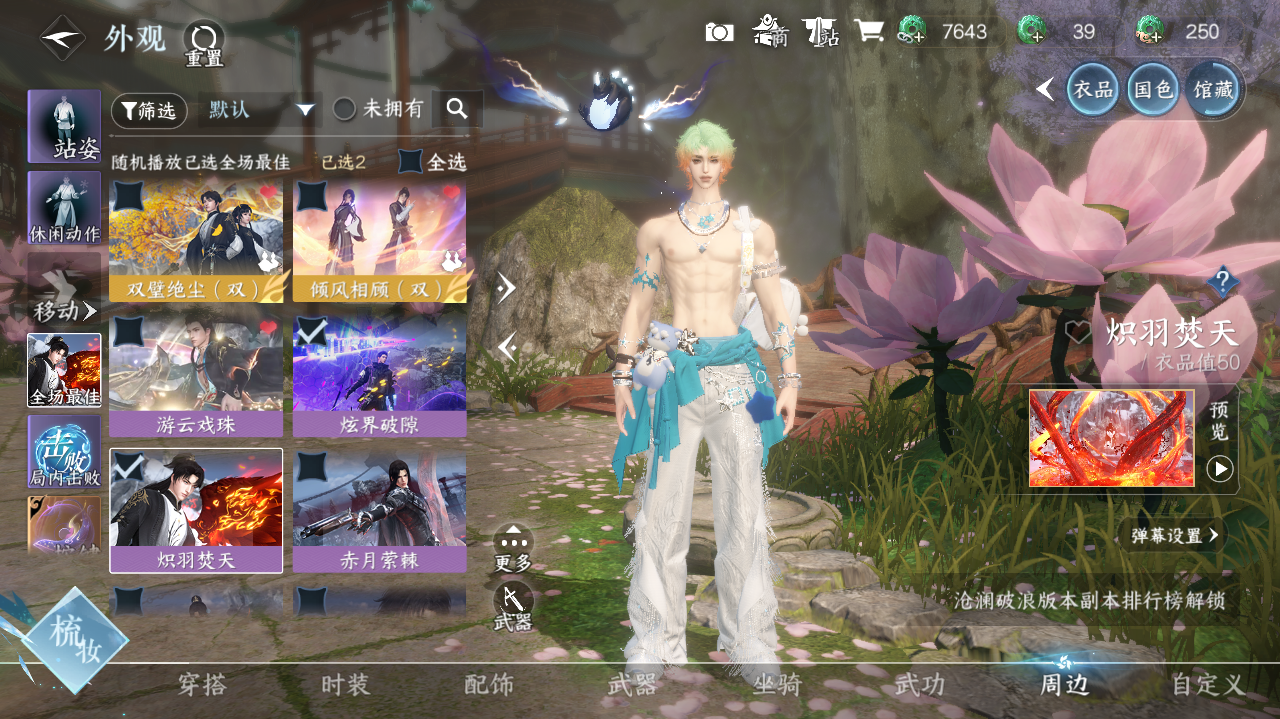
Task: Go back using the top-left arrow
Action: [62, 38]
